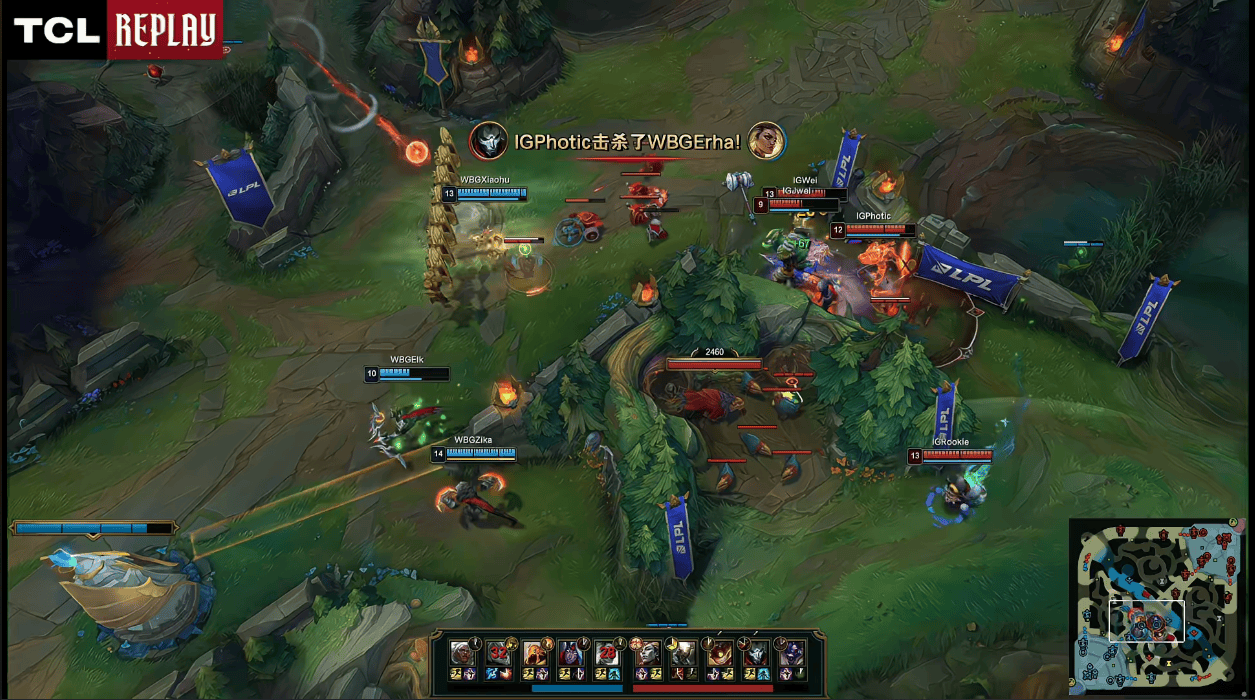This screenshot has width=1255, height=700.
Task: Choose the leftmost white-haired champion portrait
Action: pos(462,654)
